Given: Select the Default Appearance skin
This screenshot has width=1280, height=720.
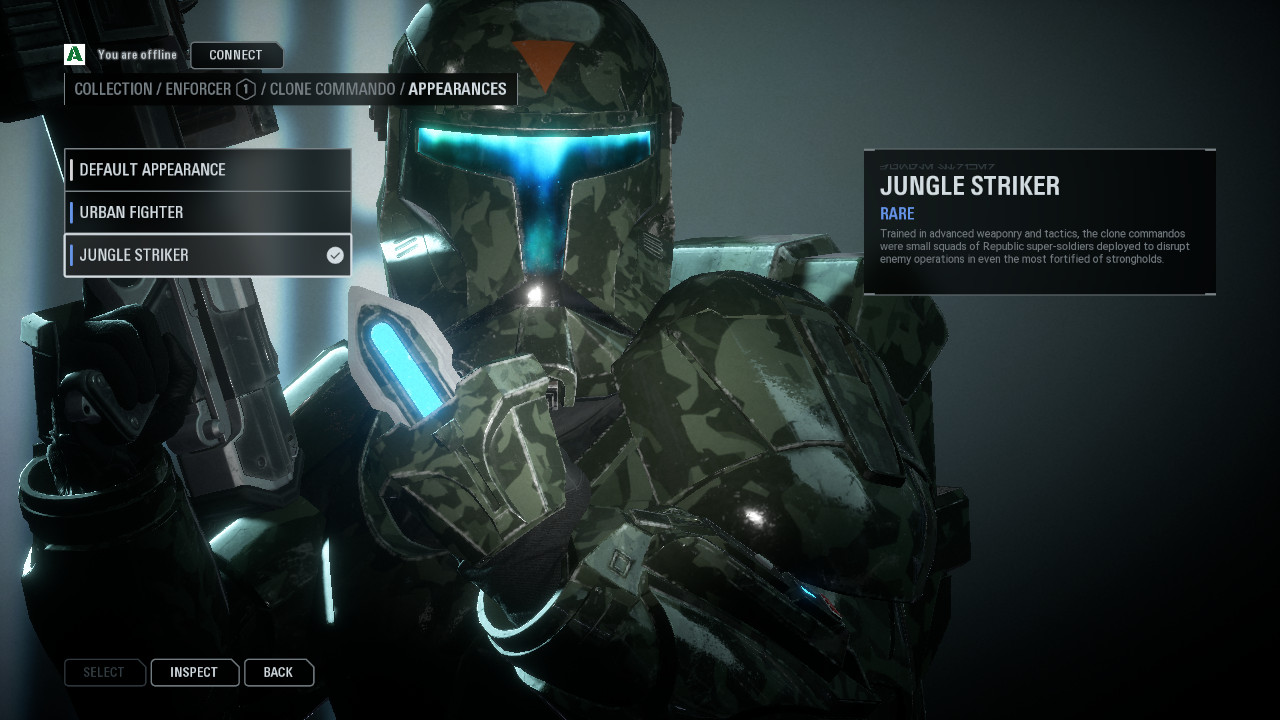Looking at the screenshot, I should coord(208,170).
